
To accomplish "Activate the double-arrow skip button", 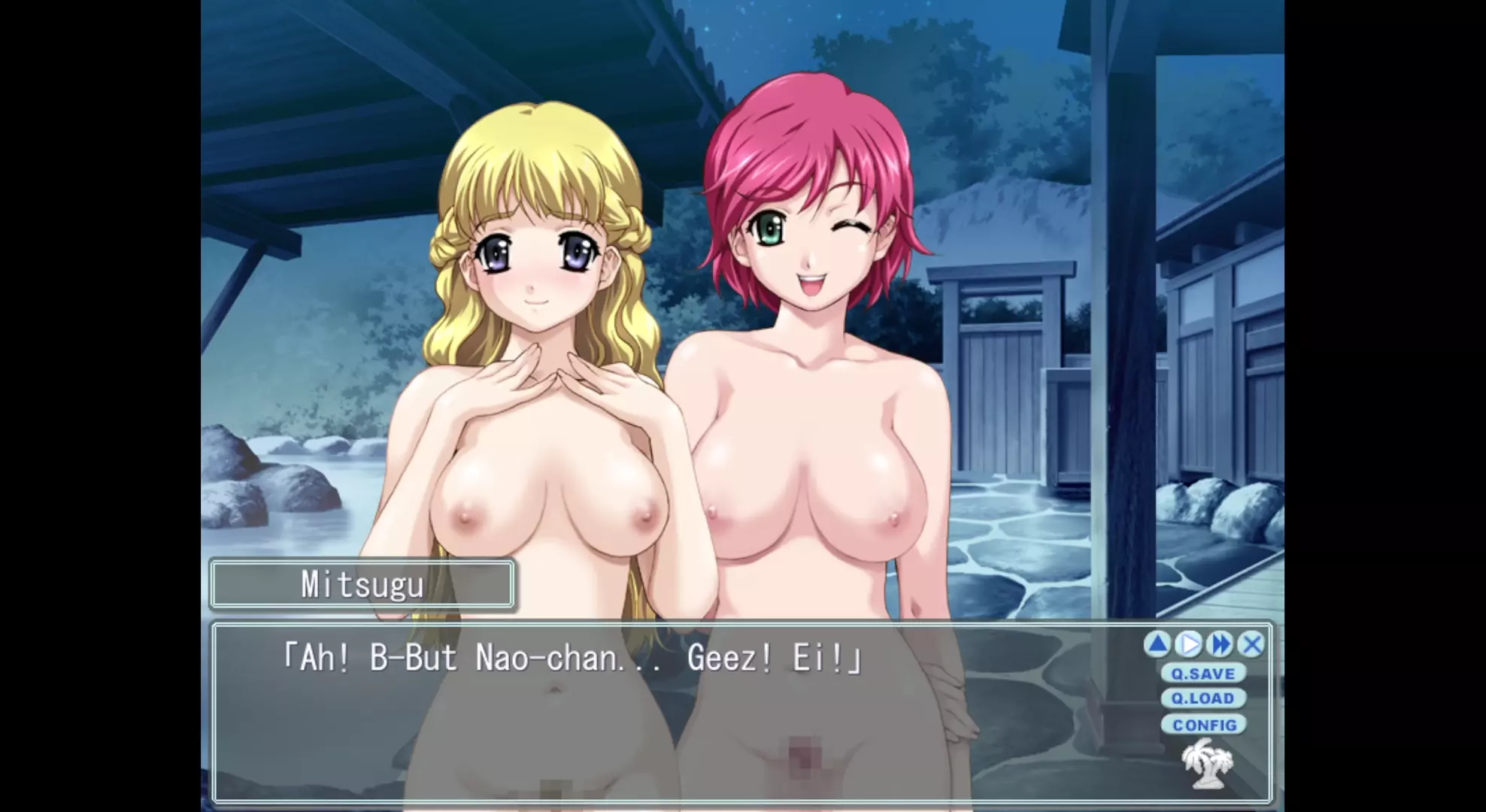I will click(x=1221, y=644).
